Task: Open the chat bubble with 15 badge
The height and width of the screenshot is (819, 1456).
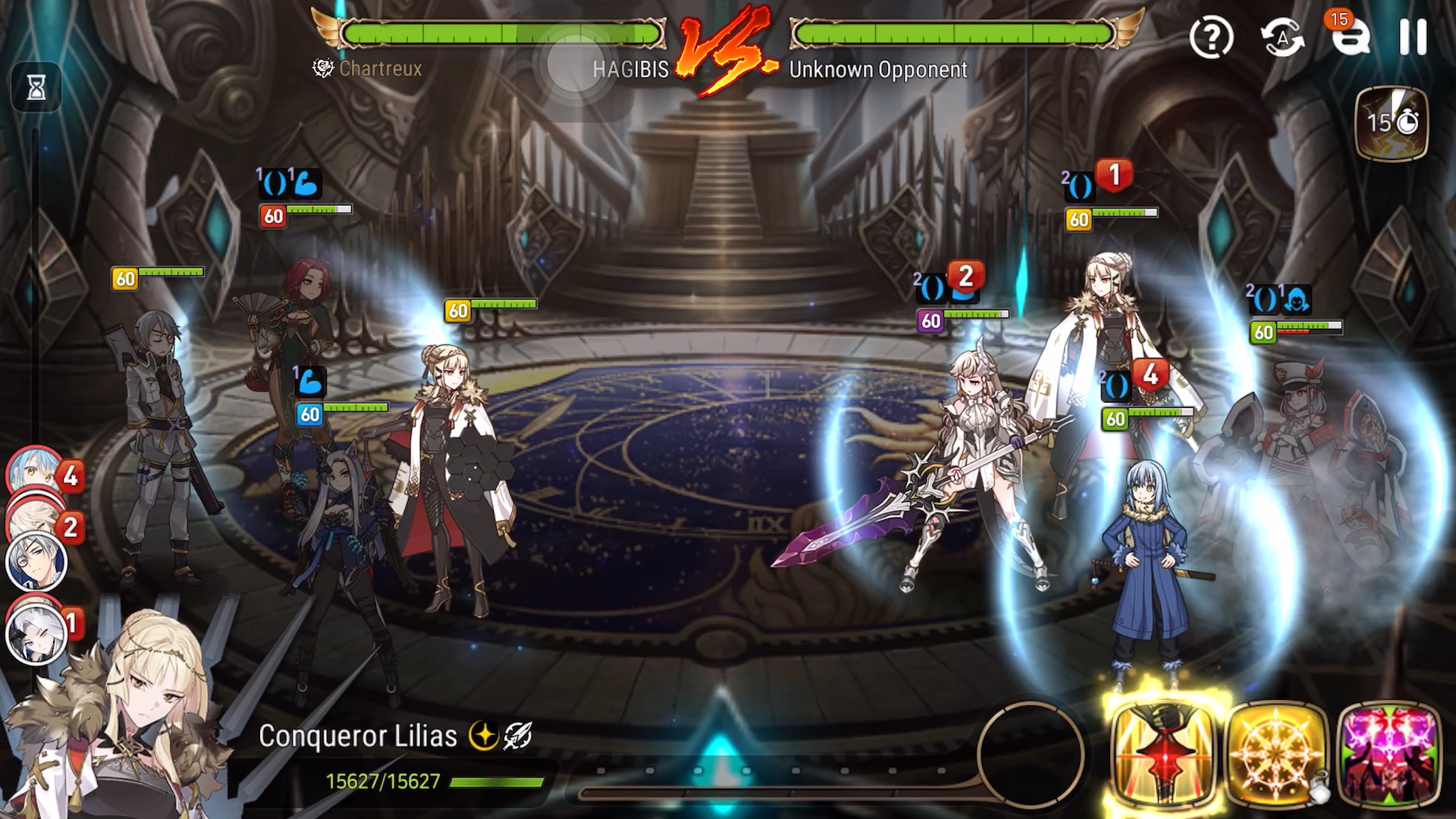Action: (1350, 36)
